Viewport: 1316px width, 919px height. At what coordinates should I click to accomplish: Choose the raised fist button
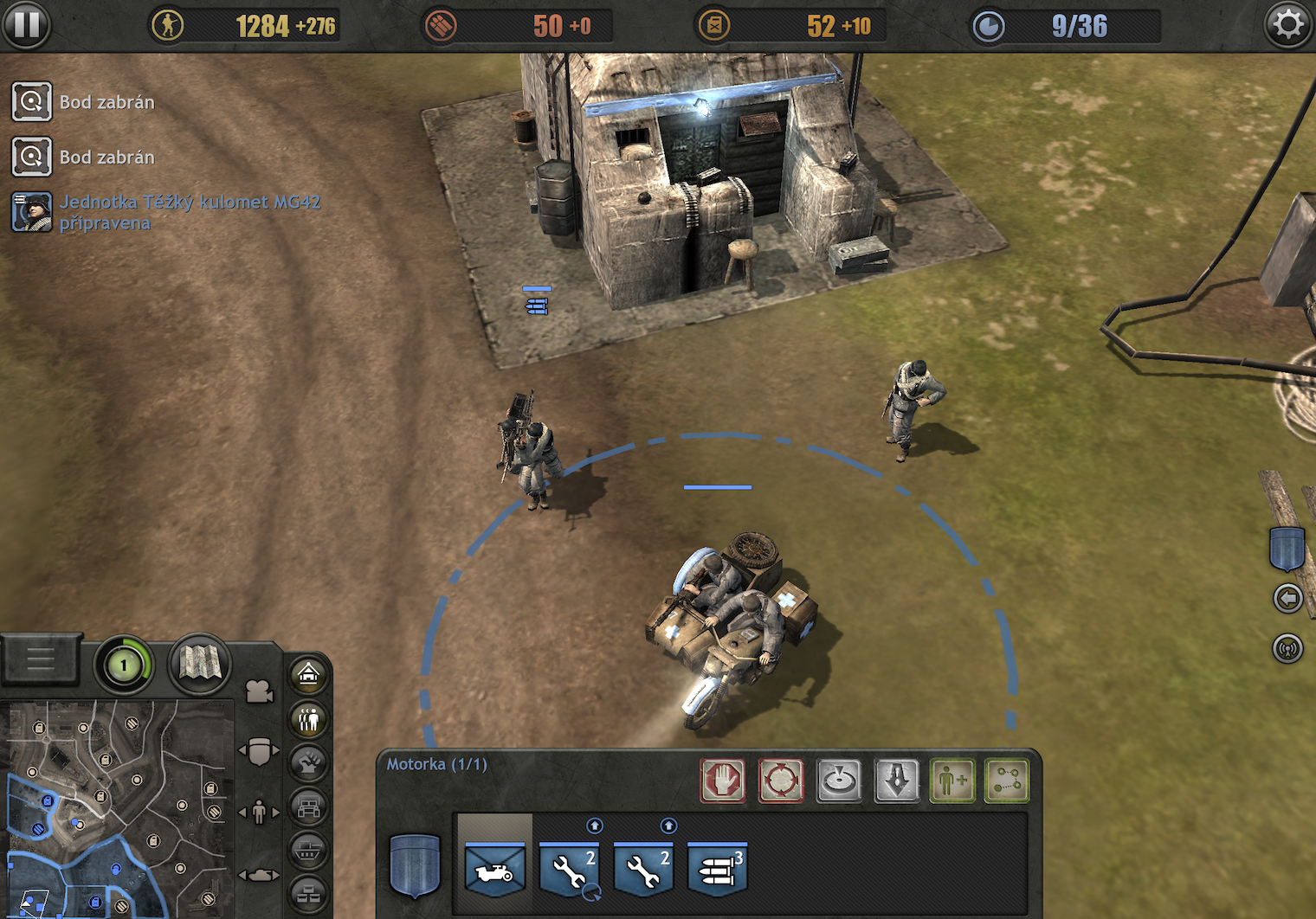309,763
